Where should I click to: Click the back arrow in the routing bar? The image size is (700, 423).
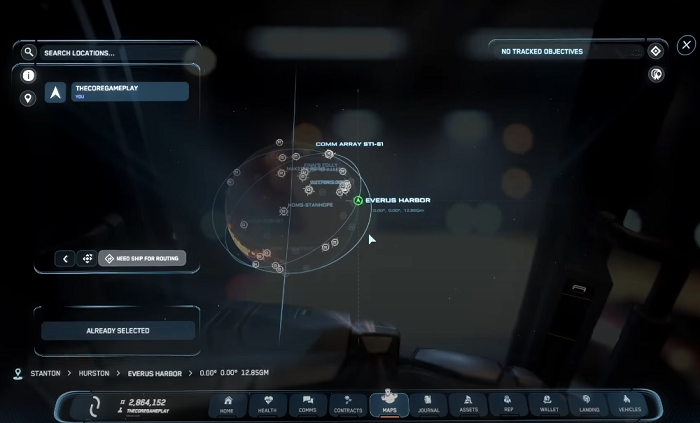(x=66, y=258)
